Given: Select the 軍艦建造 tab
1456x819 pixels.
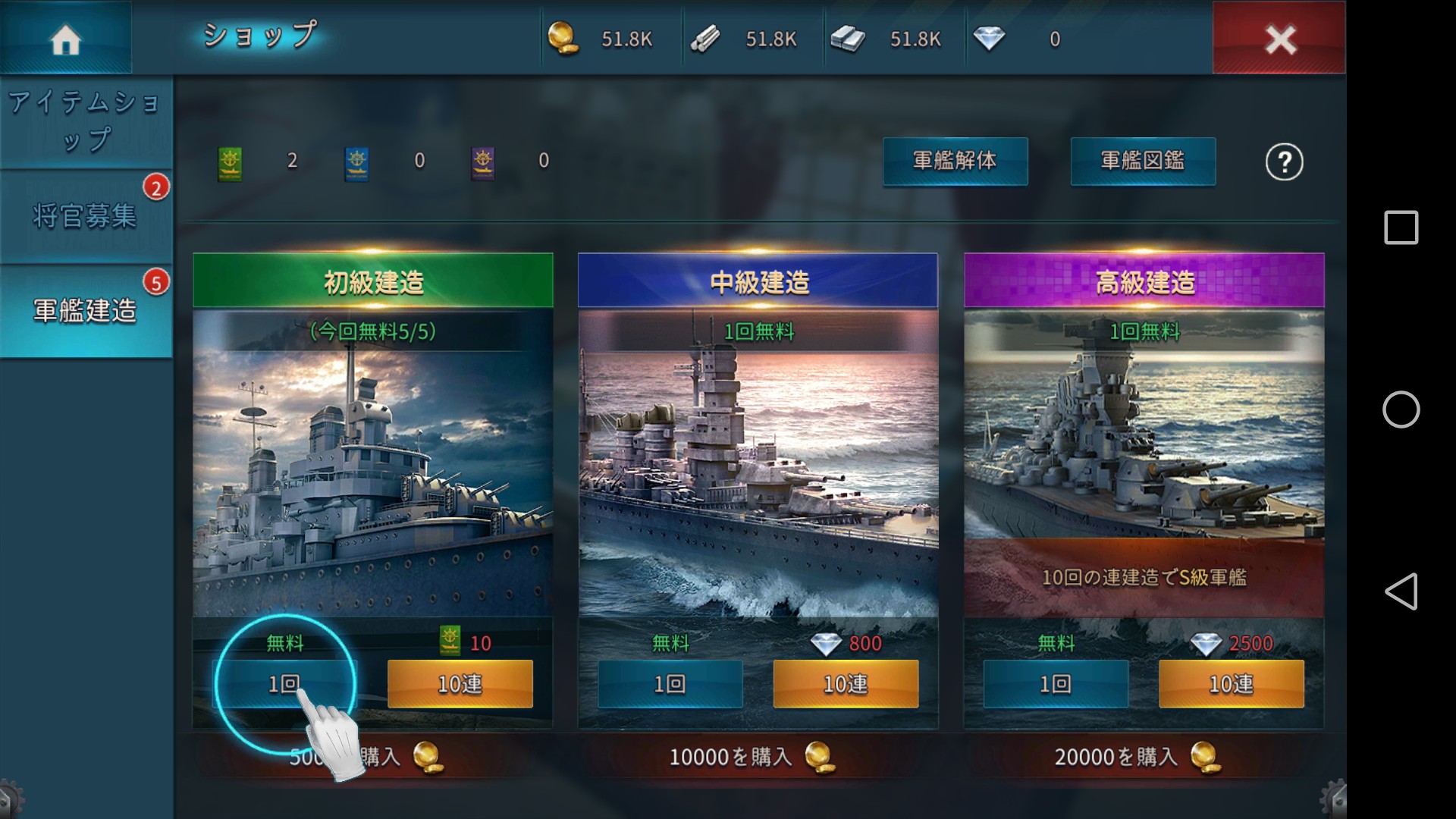Looking at the screenshot, I should 86,311.
